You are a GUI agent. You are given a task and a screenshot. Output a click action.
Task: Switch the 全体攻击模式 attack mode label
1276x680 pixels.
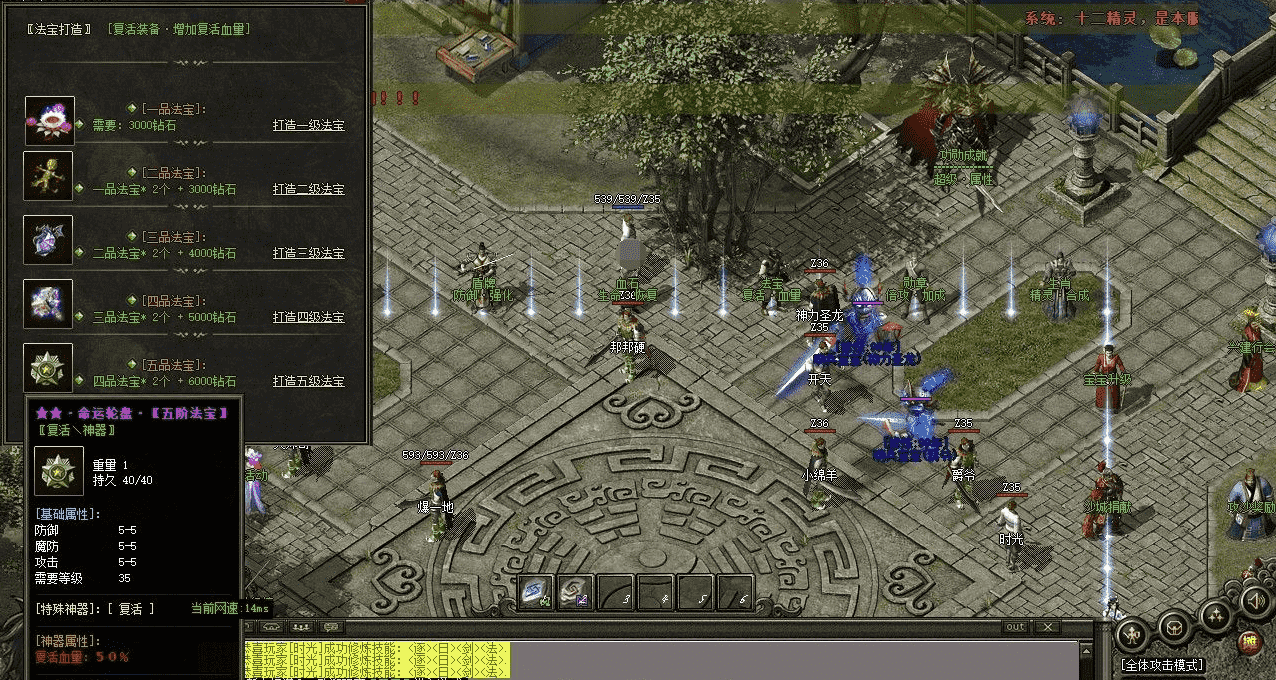pyautogui.click(x=1162, y=665)
